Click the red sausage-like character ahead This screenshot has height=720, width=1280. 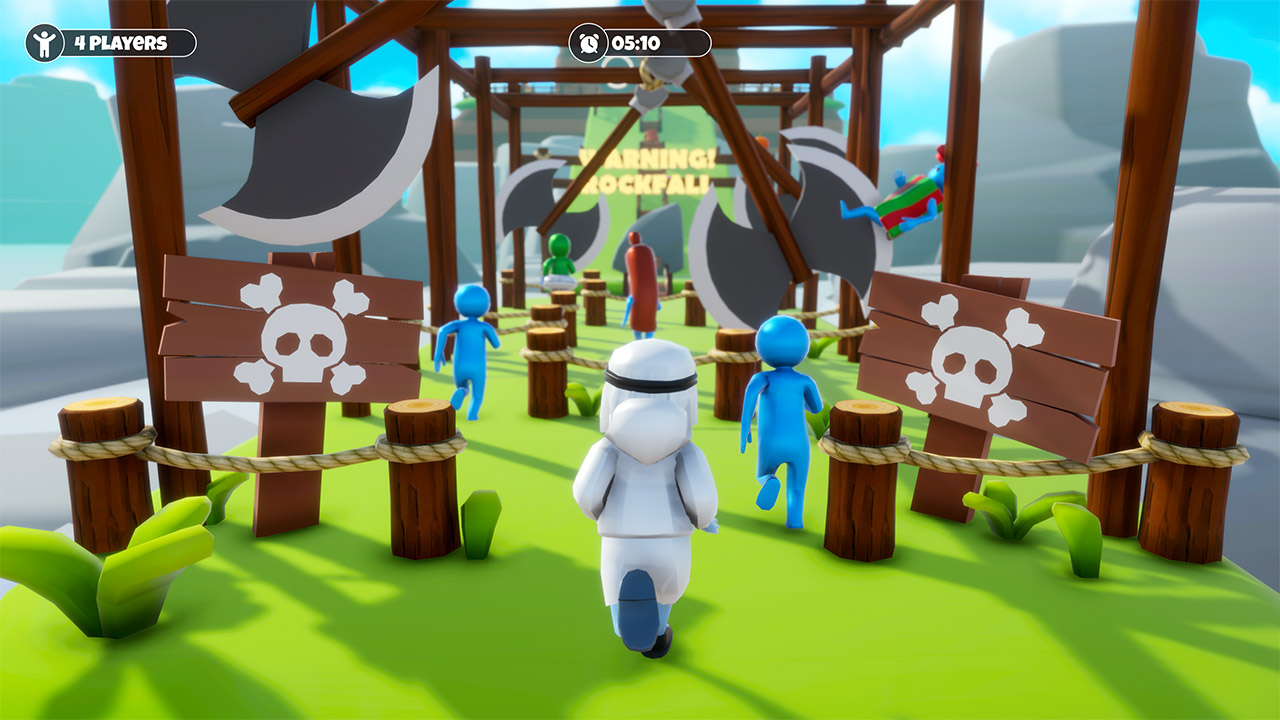pyautogui.click(x=640, y=280)
